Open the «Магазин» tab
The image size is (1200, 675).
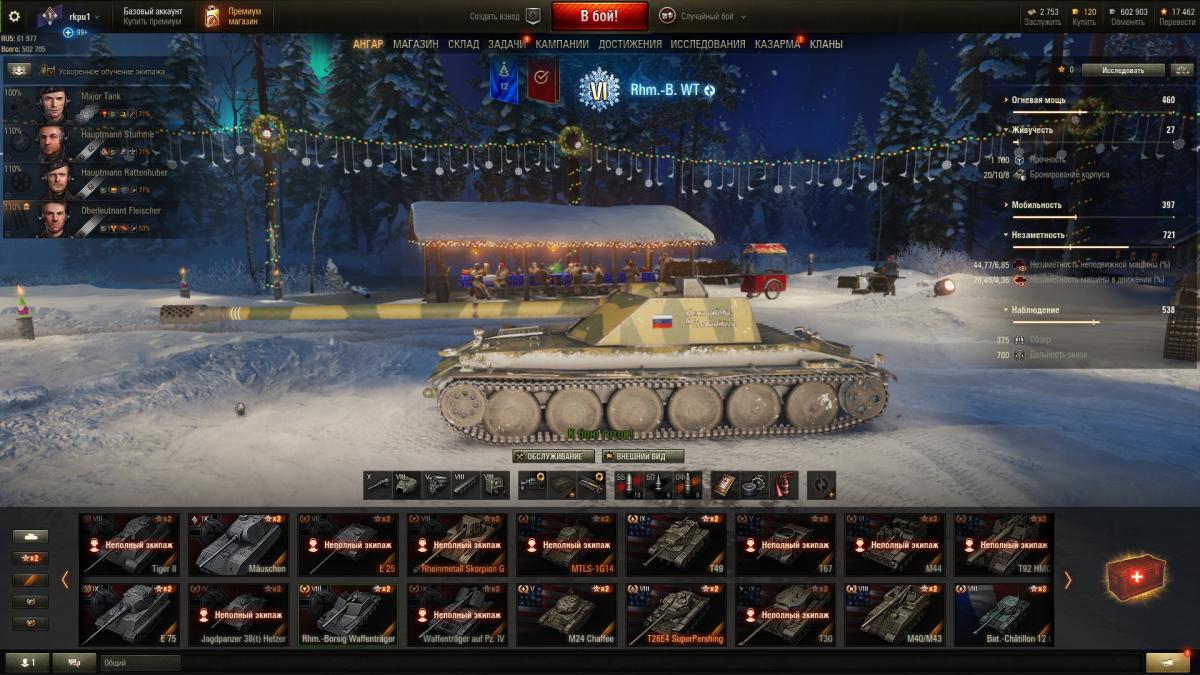[415, 44]
